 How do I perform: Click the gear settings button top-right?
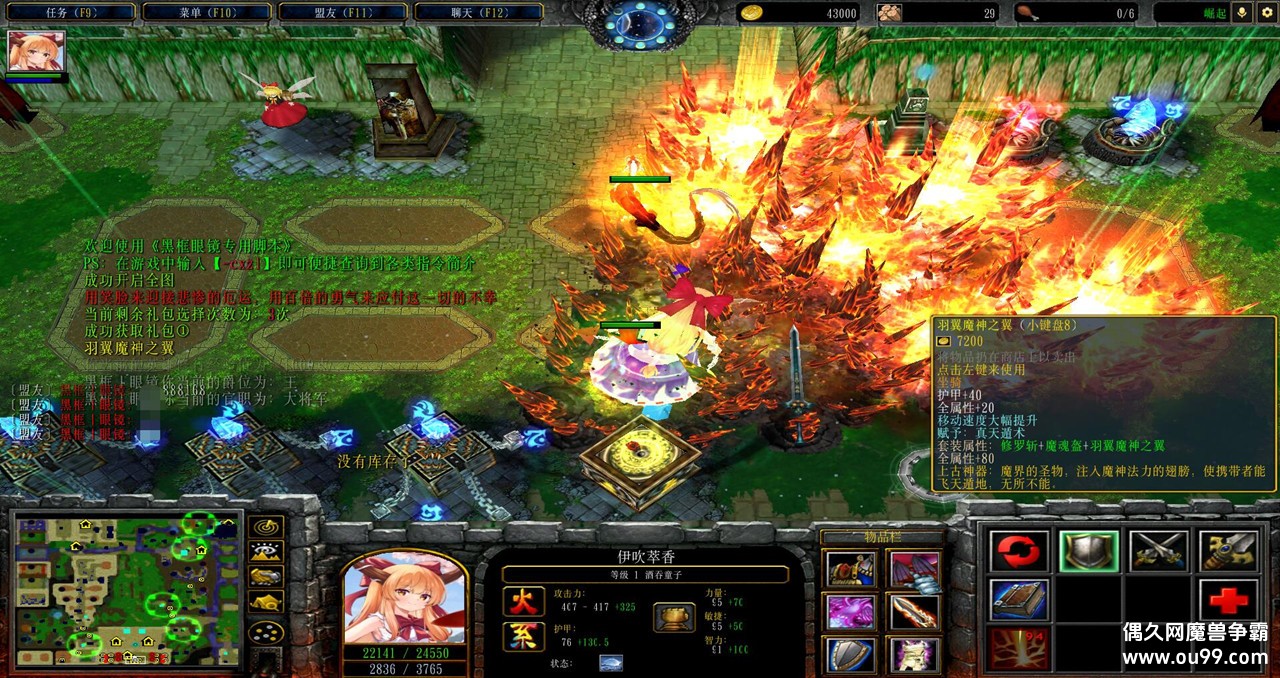click(1266, 13)
